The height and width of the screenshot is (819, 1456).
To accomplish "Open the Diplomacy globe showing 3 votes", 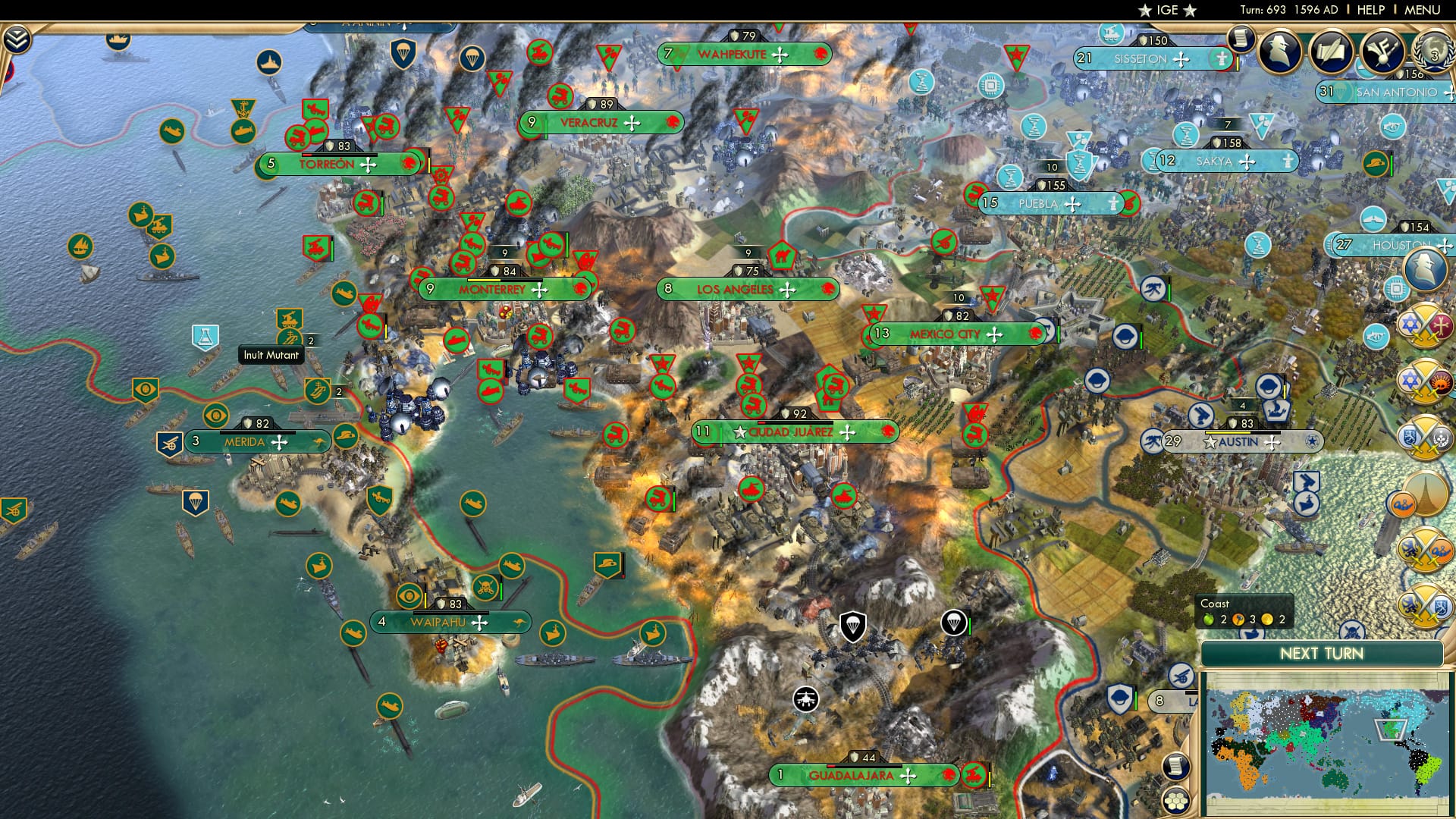I will (x=1435, y=55).
